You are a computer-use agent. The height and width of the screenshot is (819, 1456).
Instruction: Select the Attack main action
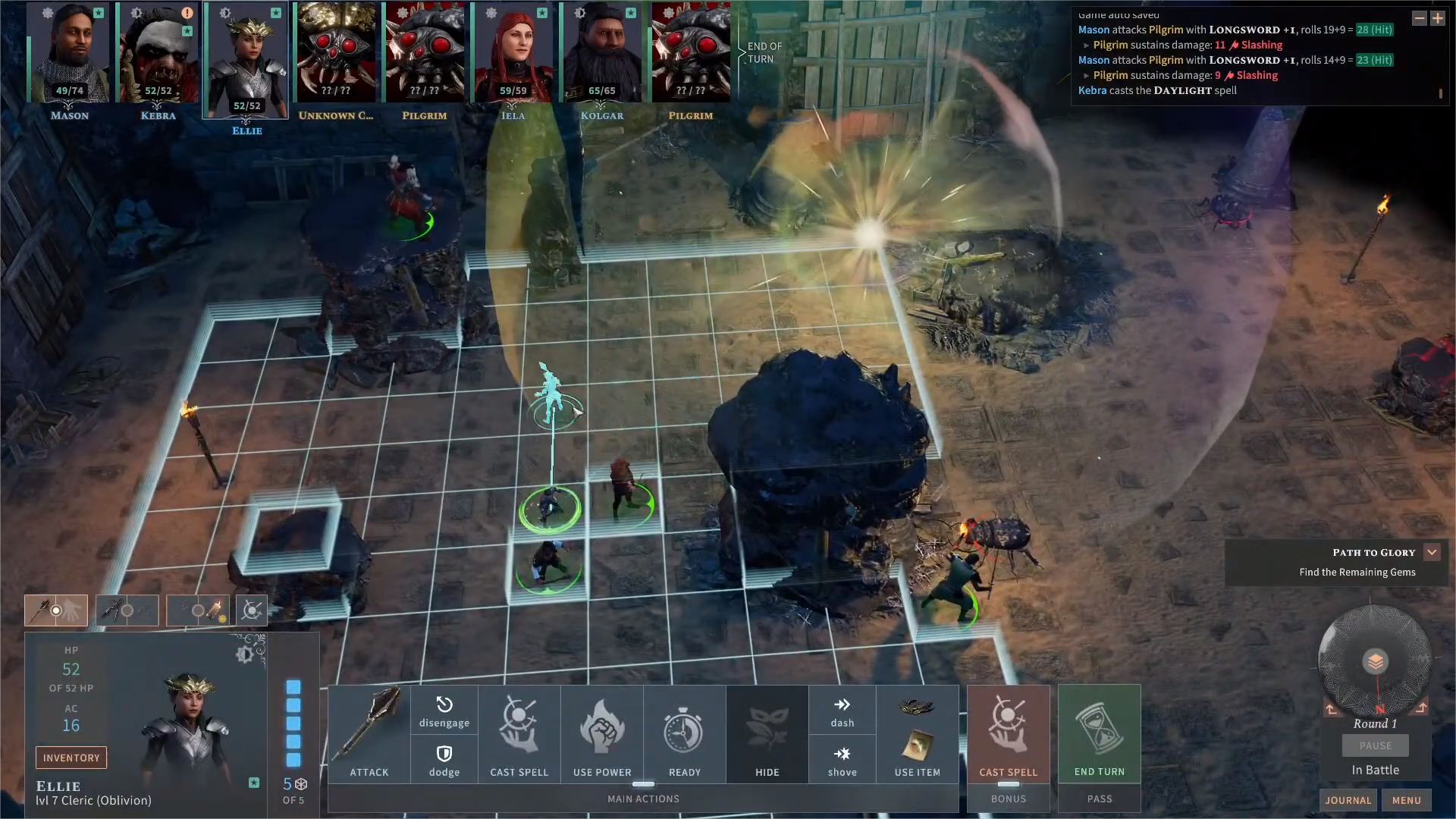(x=369, y=733)
